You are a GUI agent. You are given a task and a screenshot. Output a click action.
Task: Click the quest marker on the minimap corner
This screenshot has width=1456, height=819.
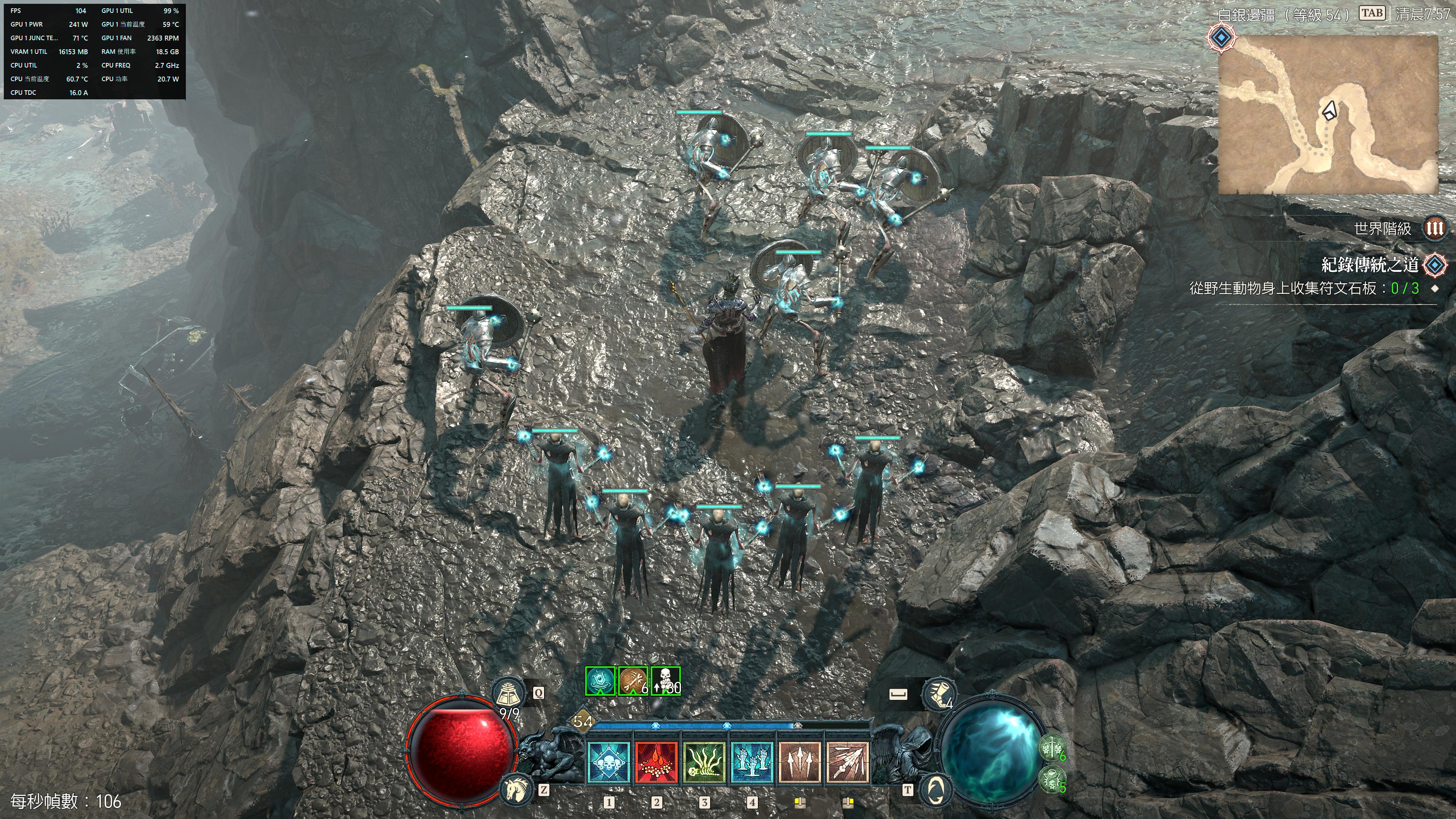point(1222,38)
